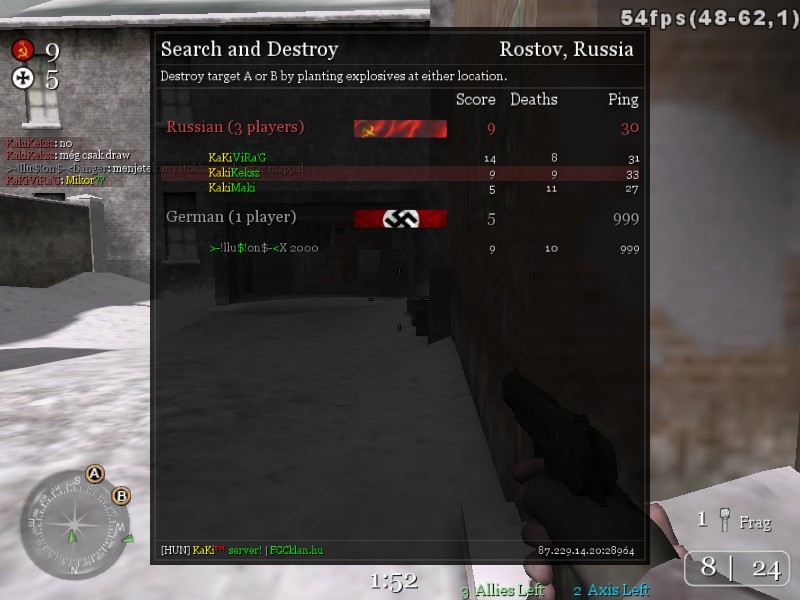Click the FGClan.hu server text

297,550
